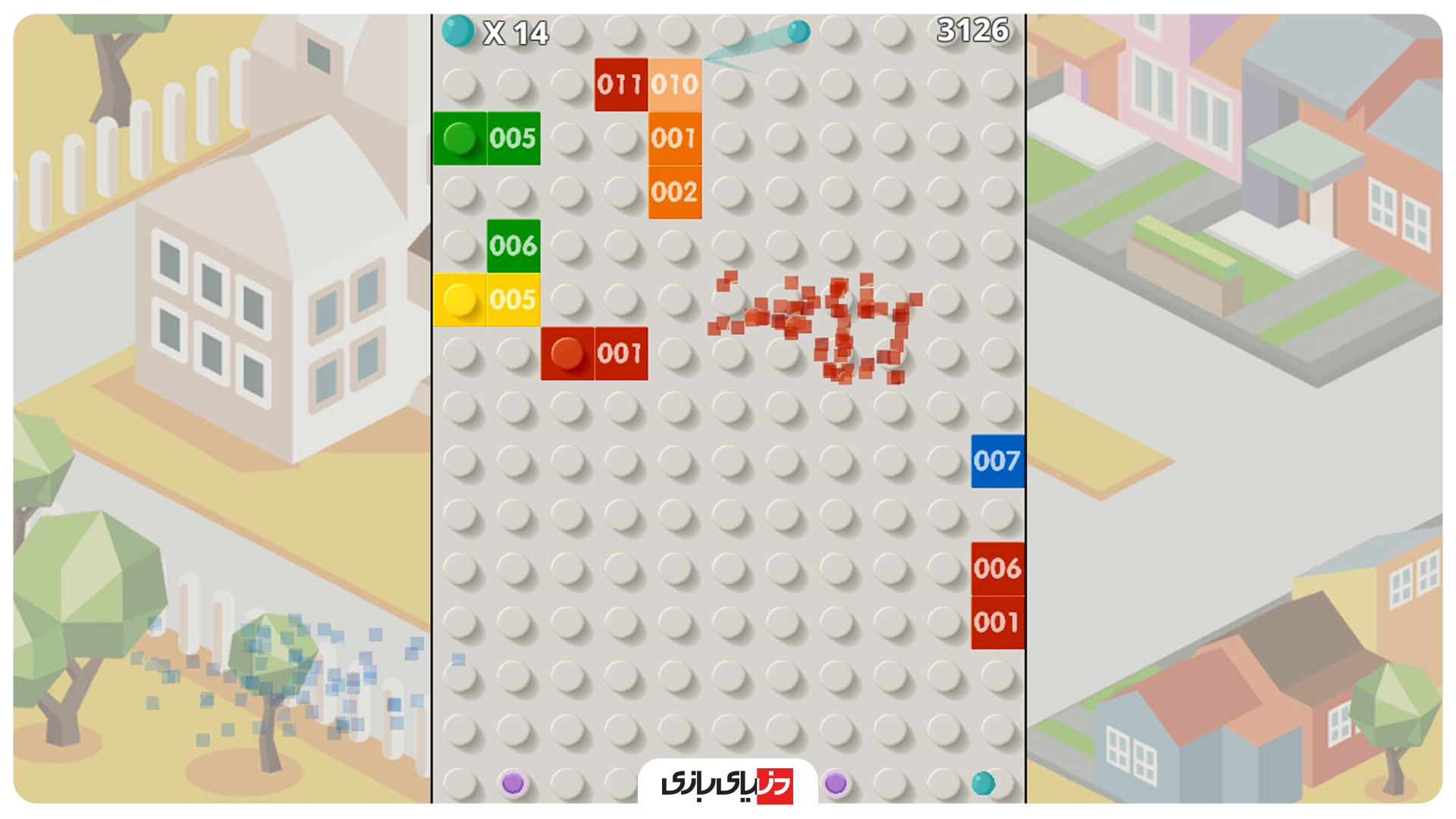The width and height of the screenshot is (1456, 819).
Task: Click the blue brick labeled 007
Action: click(997, 460)
